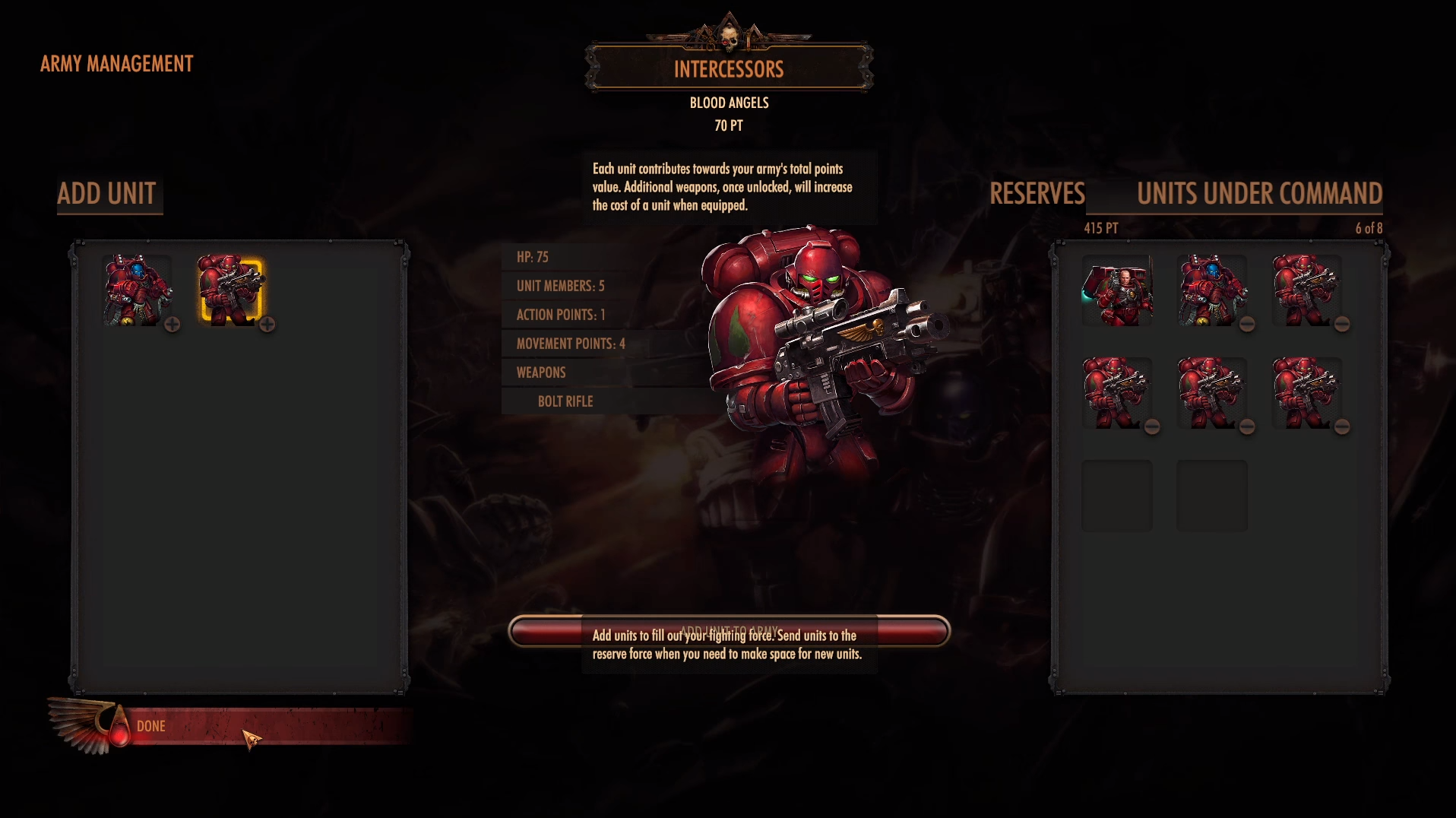Switch to the Reserves tab
Viewport: 1456px width, 818px height.
(1037, 194)
